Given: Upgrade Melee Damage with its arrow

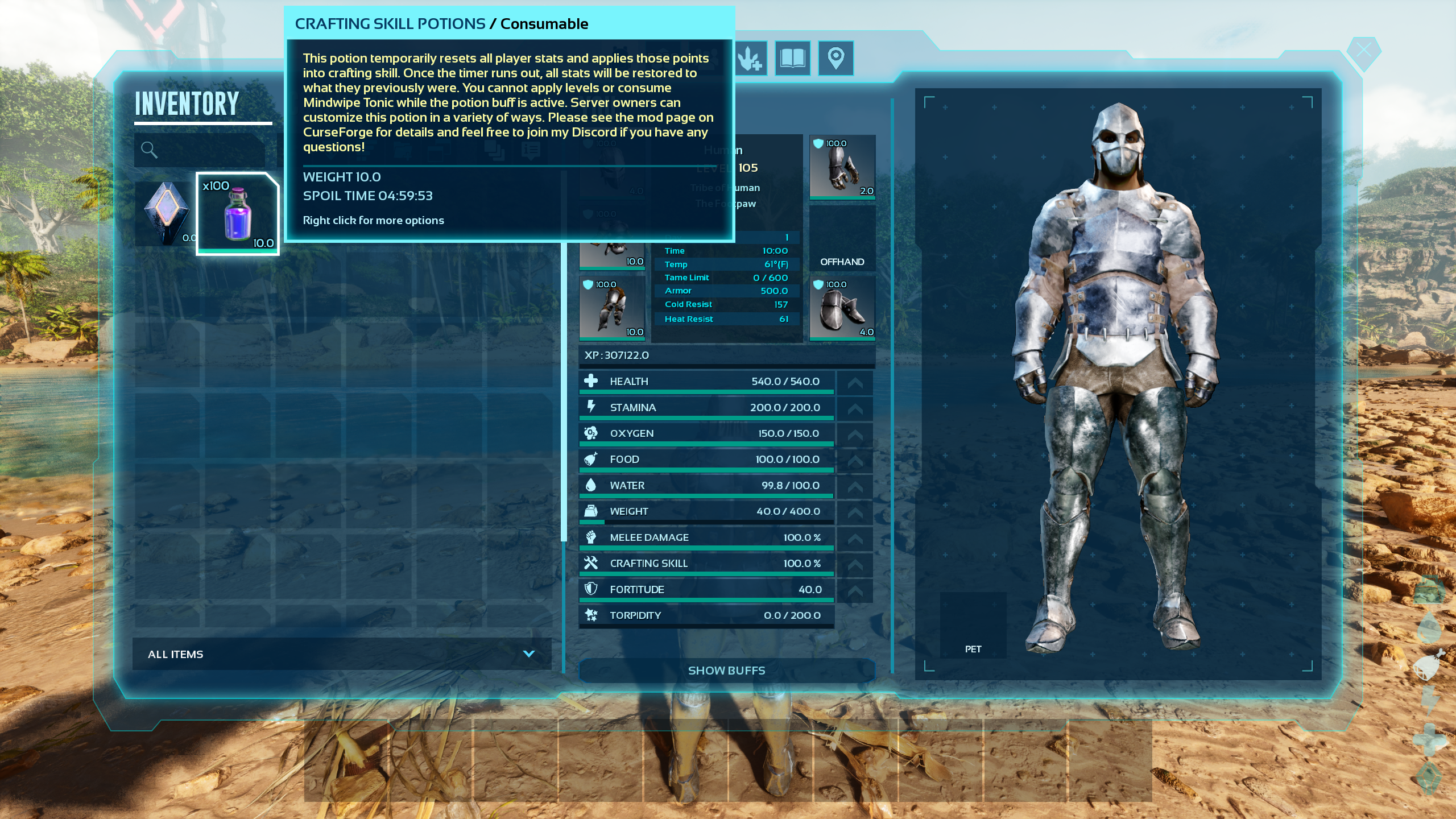Looking at the screenshot, I should (855, 539).
